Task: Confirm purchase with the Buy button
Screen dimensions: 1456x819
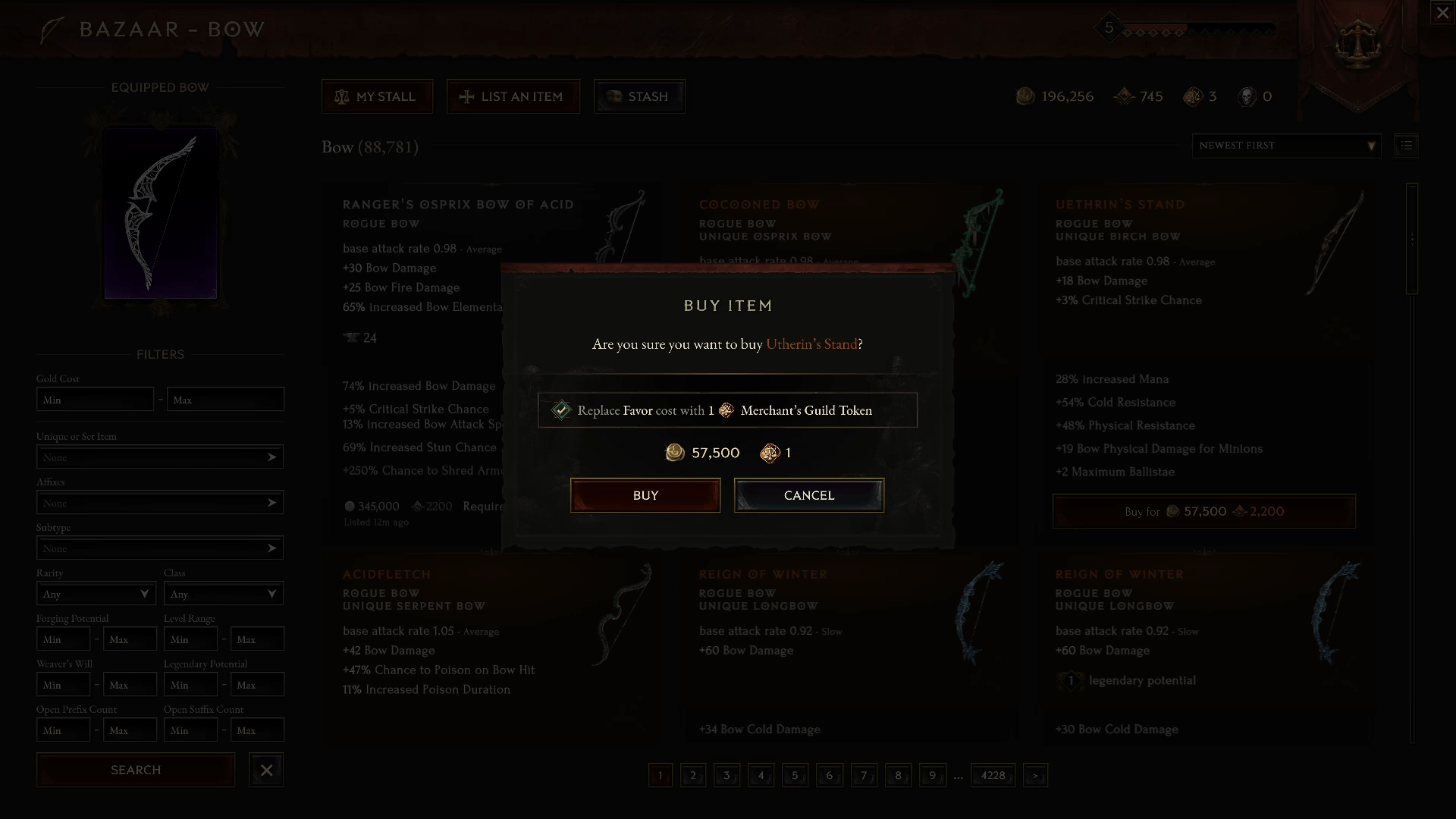Action: coord(645,495)
